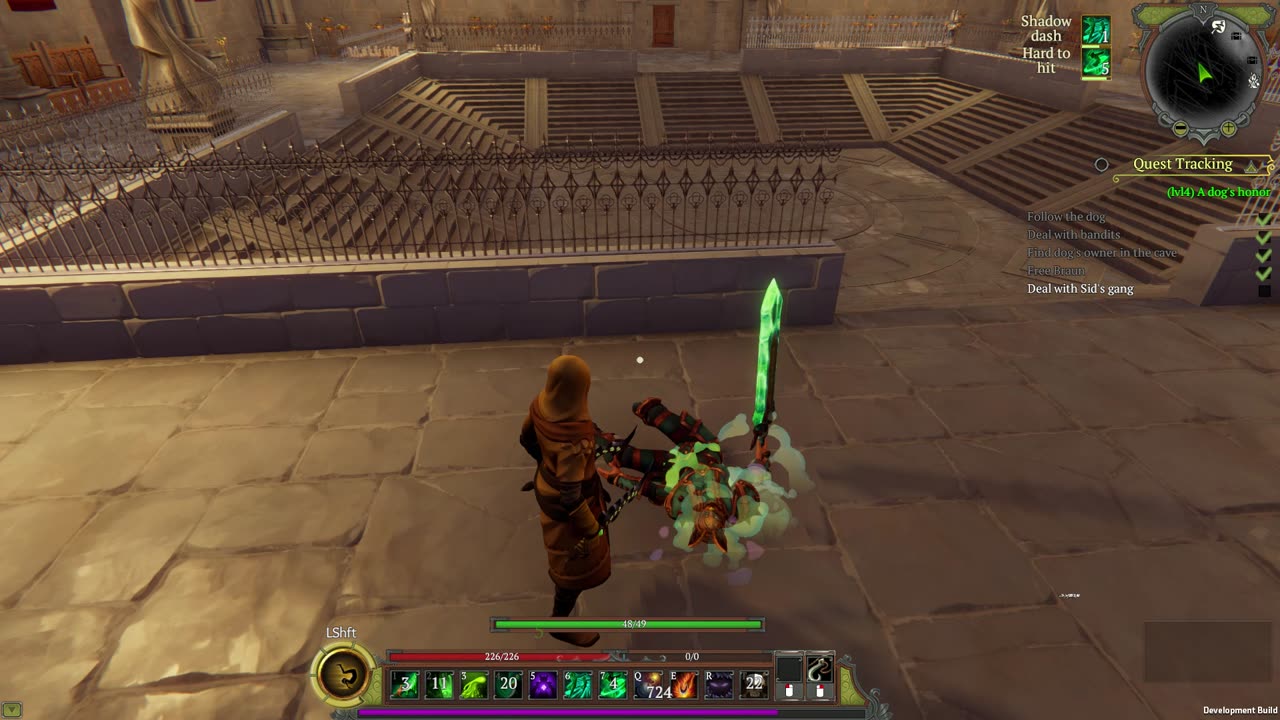Image resolution: width=1280 pixels, height=720 pixels.
Task: Select the slot 4 skill showing 20
Action: click(x=509, y=685)
